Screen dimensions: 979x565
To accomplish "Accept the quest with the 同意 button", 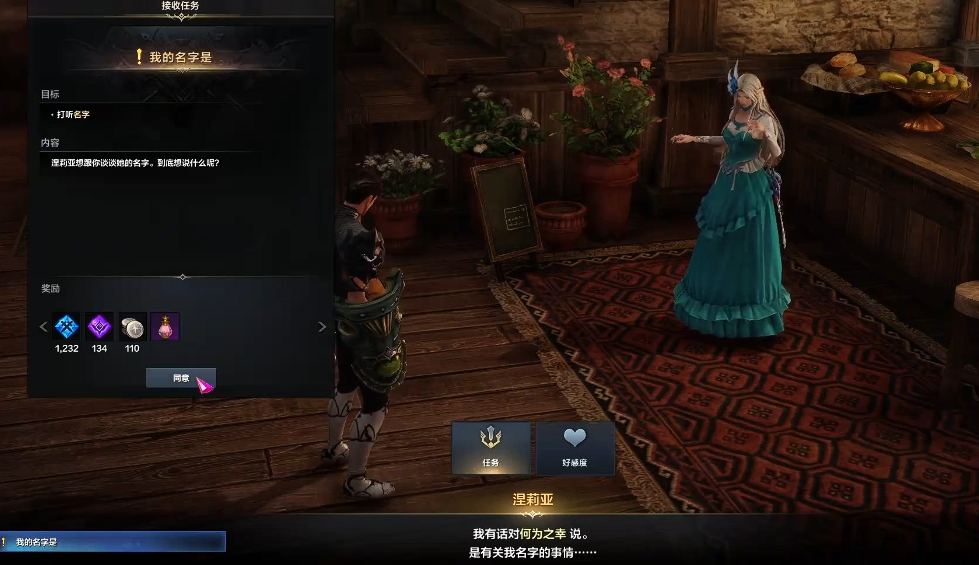I will (180, 378).
